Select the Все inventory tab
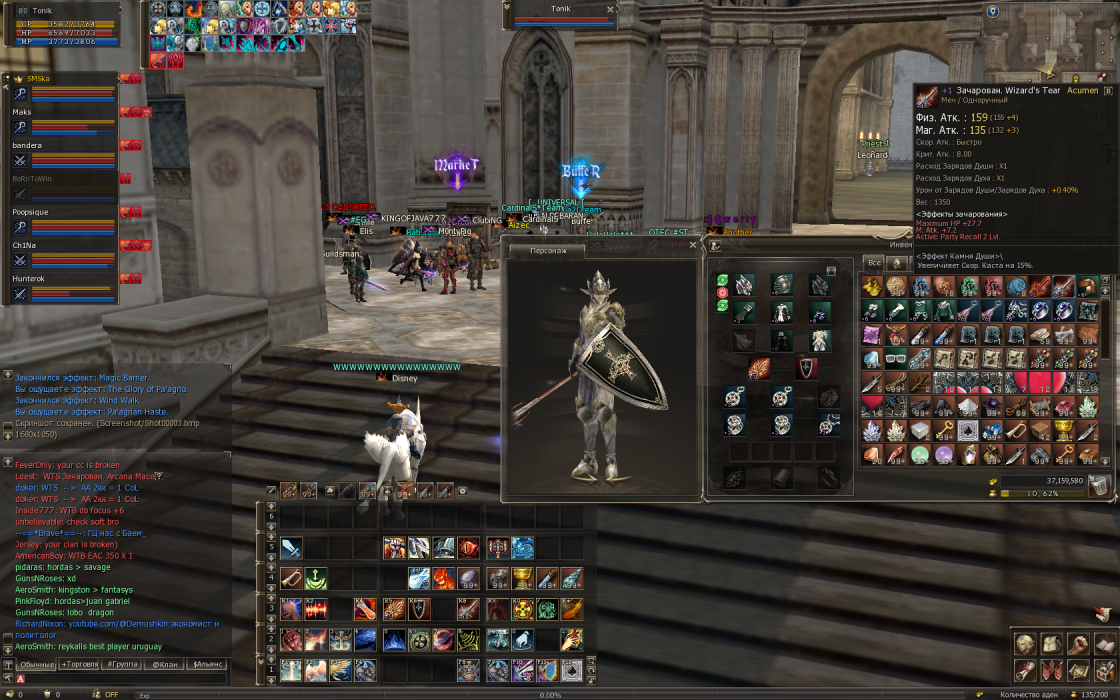Viewport: 1120px width, 700px height. (x=874, y=263)
